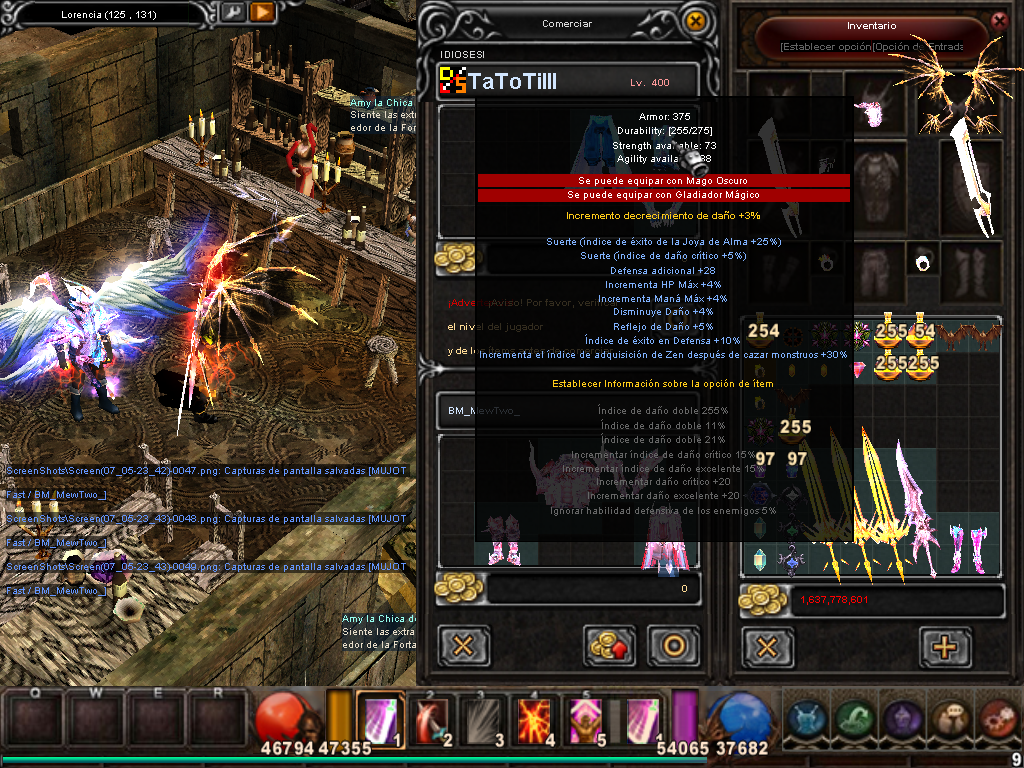The width and height of the screenshot is (1024, 768).
Task: Open the wrench settings button
Action: pos(231,13)
